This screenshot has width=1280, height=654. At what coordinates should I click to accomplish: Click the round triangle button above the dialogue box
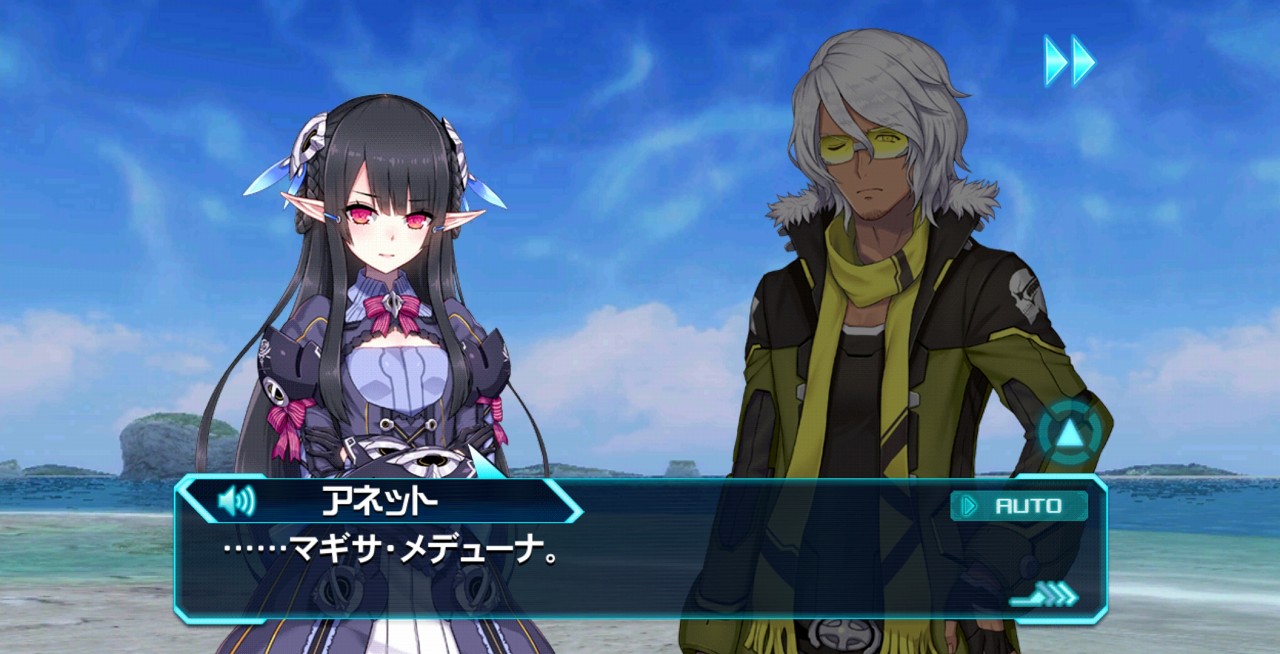[x=1069, y=434]
